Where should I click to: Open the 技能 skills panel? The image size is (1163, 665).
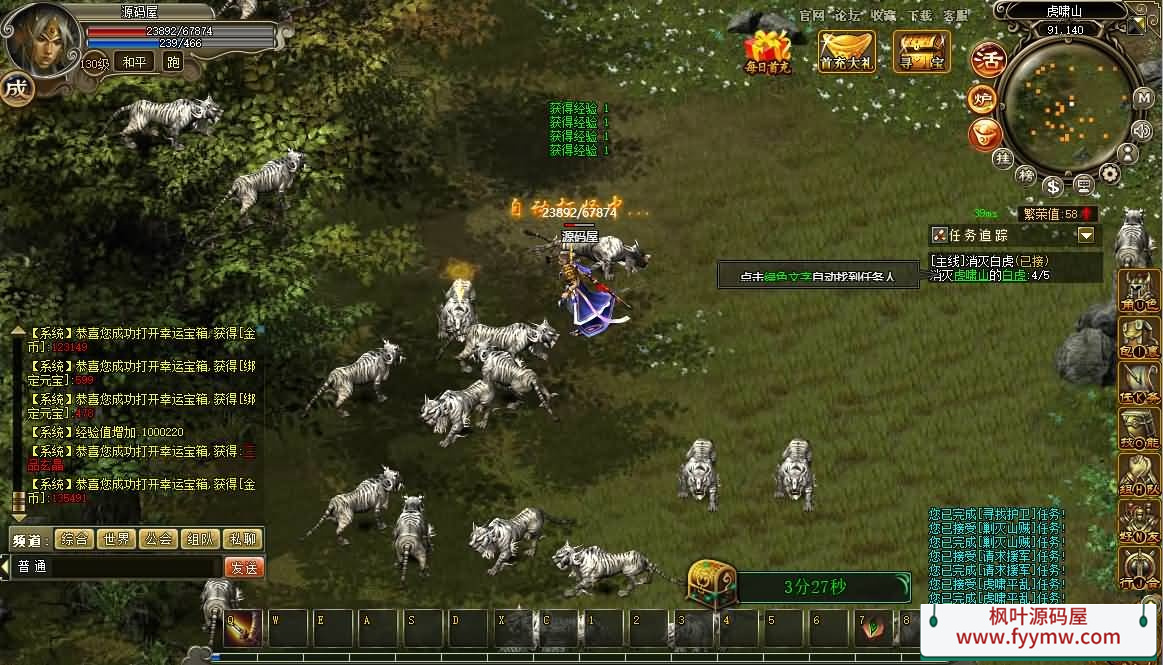(1139, 430)
